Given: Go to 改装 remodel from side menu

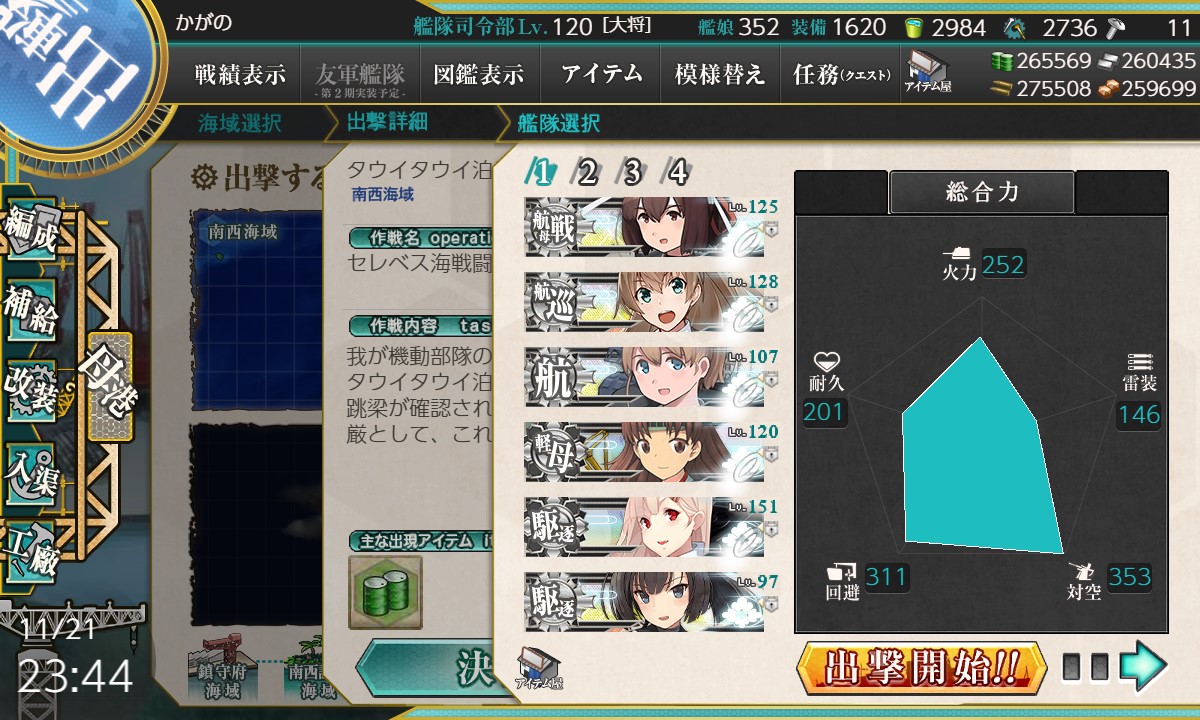Looking at the screenshot, I should (x=30, y=388).
